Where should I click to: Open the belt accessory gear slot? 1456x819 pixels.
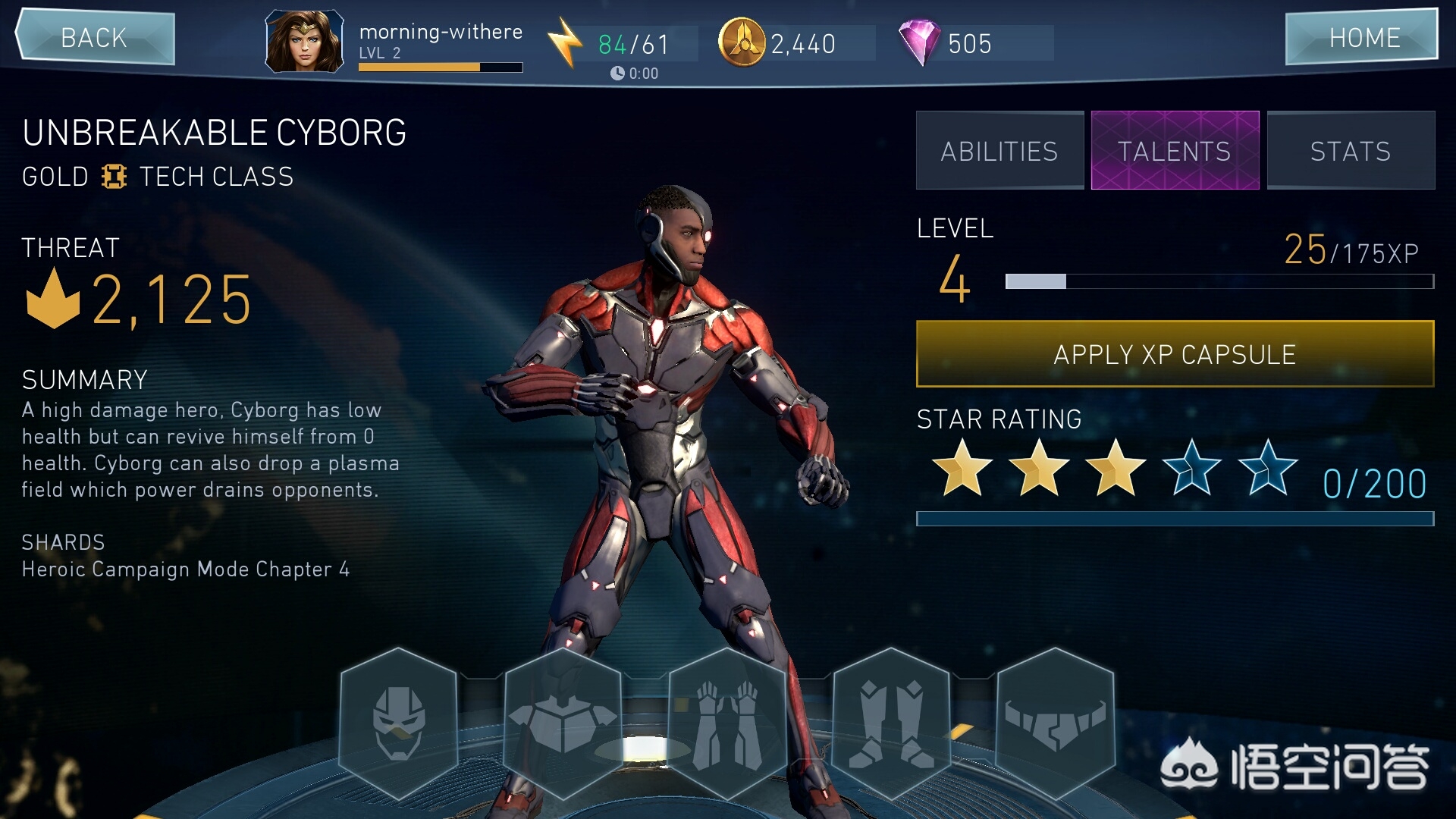(1055, 723)
